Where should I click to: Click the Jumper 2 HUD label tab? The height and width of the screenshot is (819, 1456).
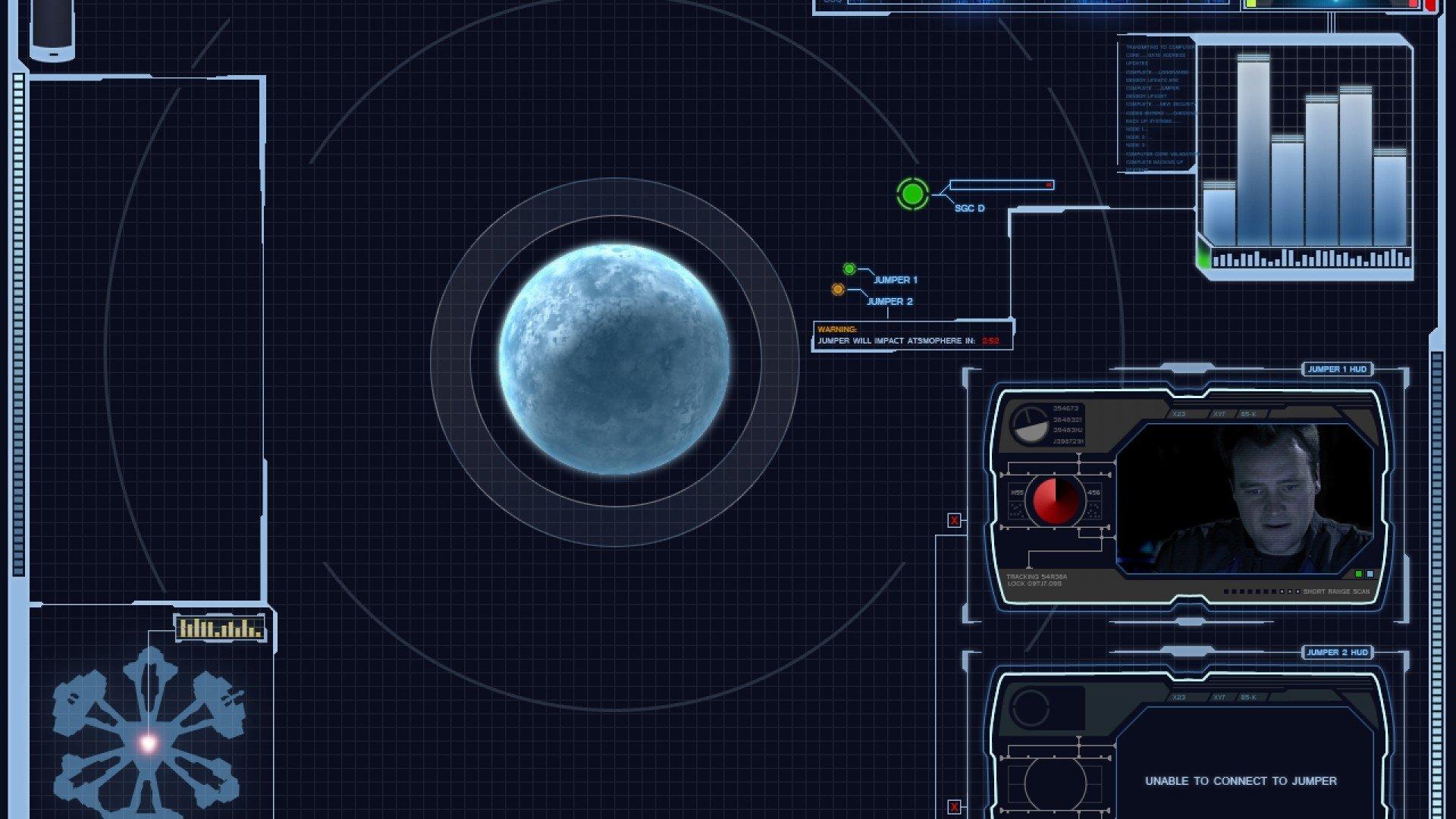pyautogui.click(x=1337, y=652)
